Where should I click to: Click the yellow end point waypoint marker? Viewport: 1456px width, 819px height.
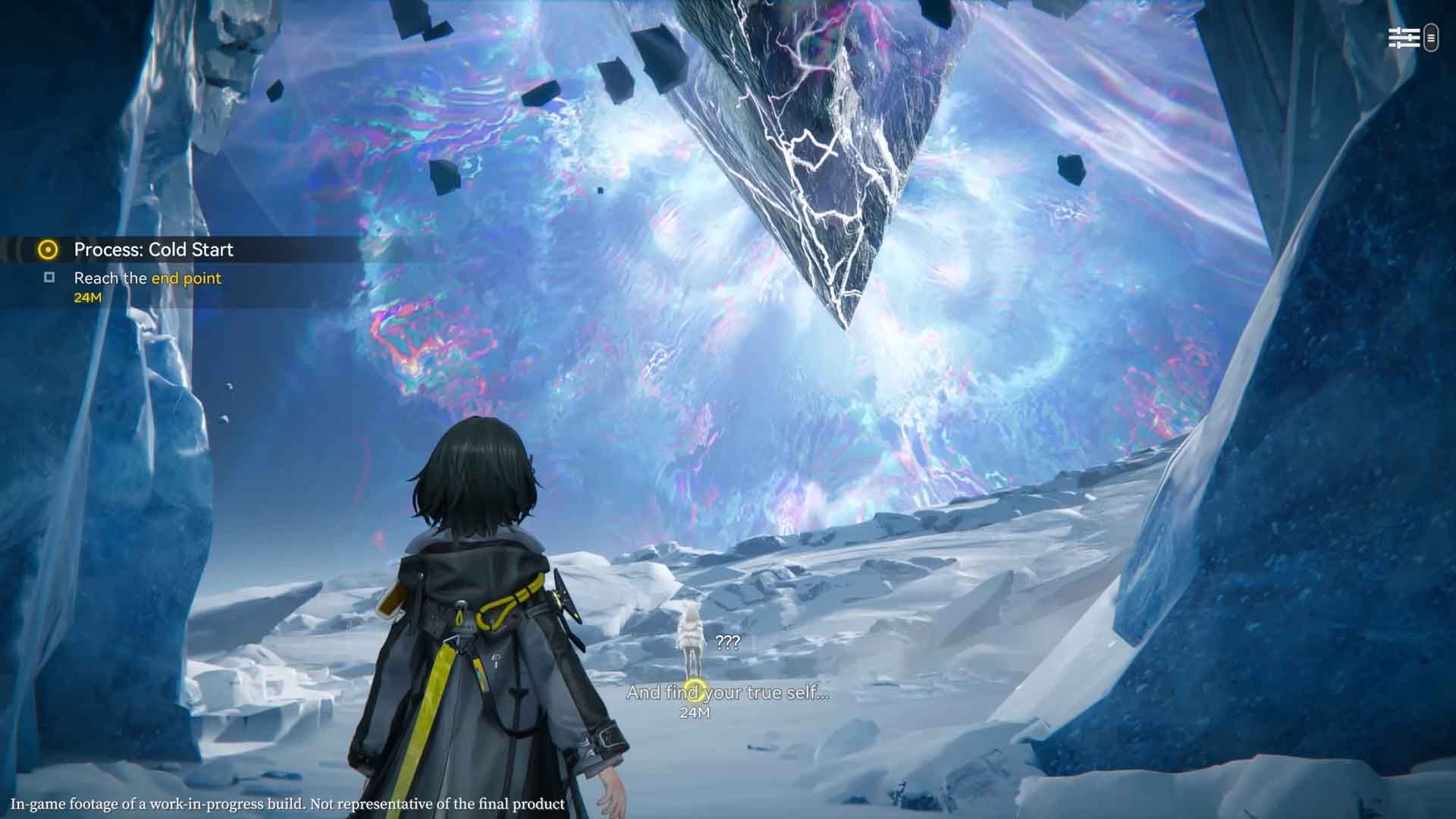pyautogui.click(x=694, y=690)
